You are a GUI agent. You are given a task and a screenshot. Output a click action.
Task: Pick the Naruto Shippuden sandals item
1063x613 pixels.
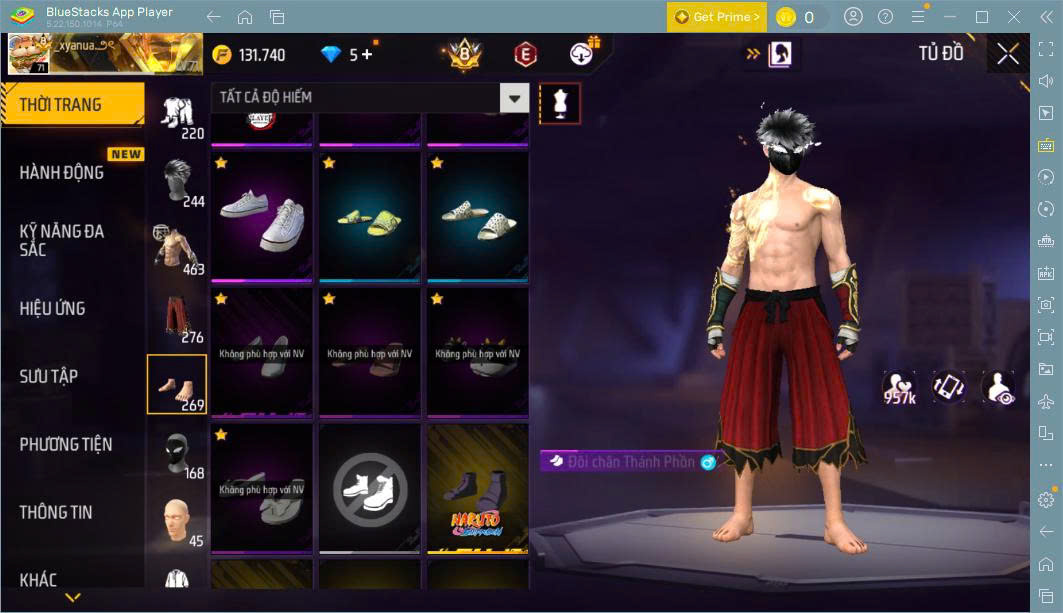(x=477, y=488)
